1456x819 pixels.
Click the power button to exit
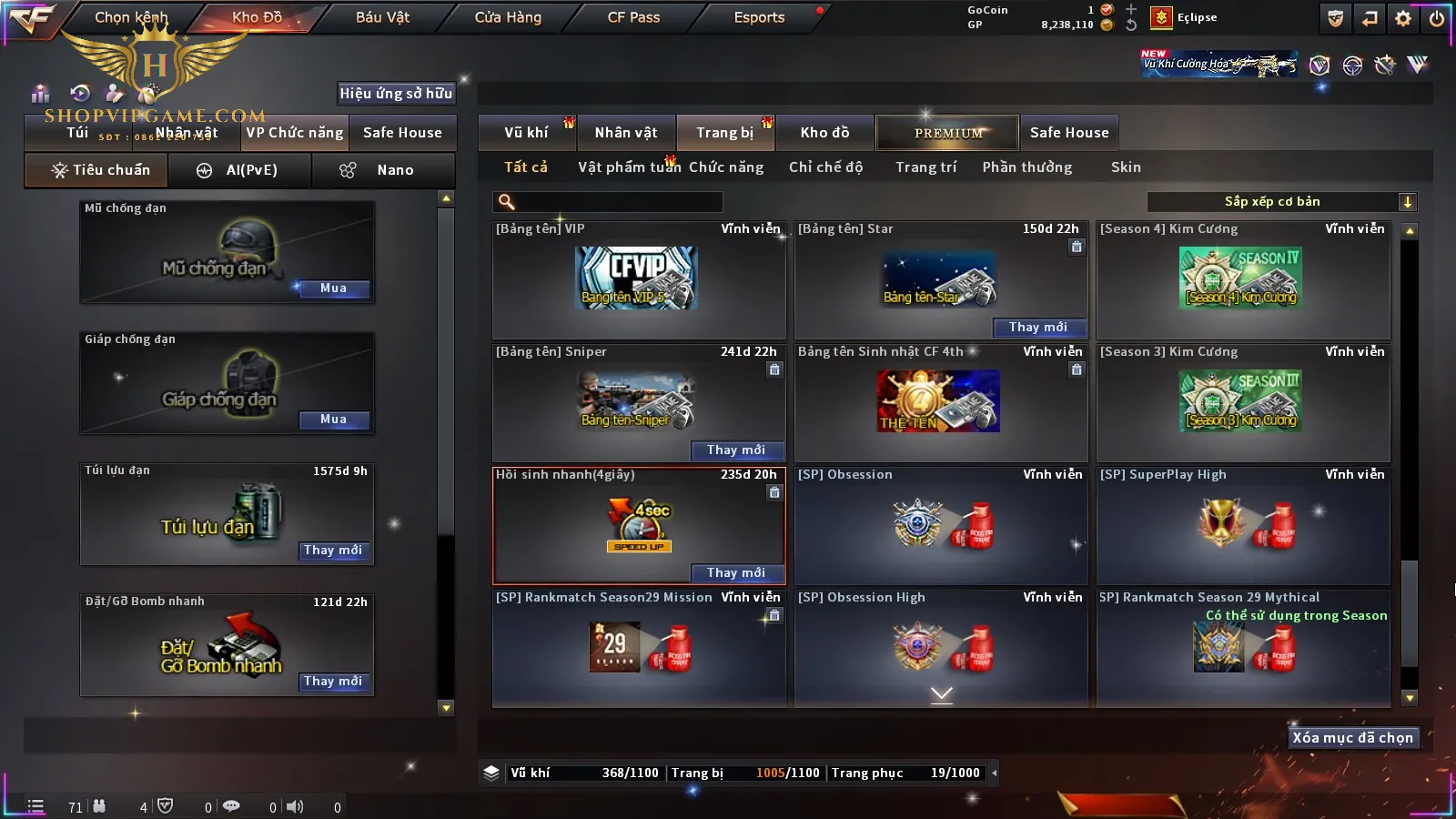pos(1437,18)
